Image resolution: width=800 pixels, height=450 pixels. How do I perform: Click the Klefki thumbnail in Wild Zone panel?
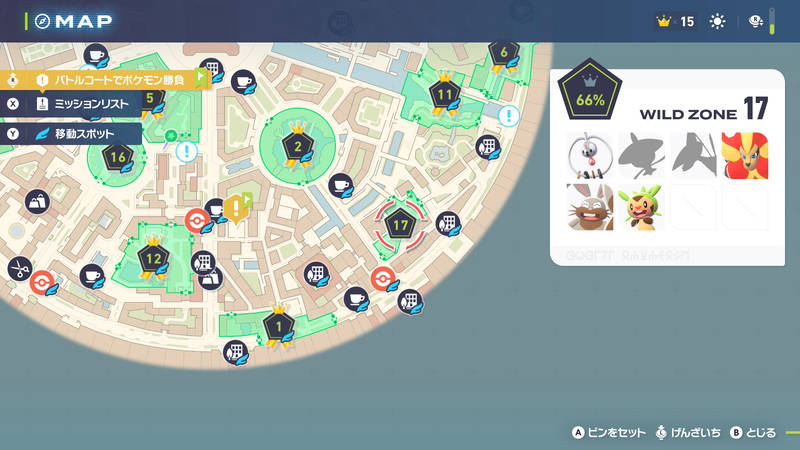pos(589,155)
